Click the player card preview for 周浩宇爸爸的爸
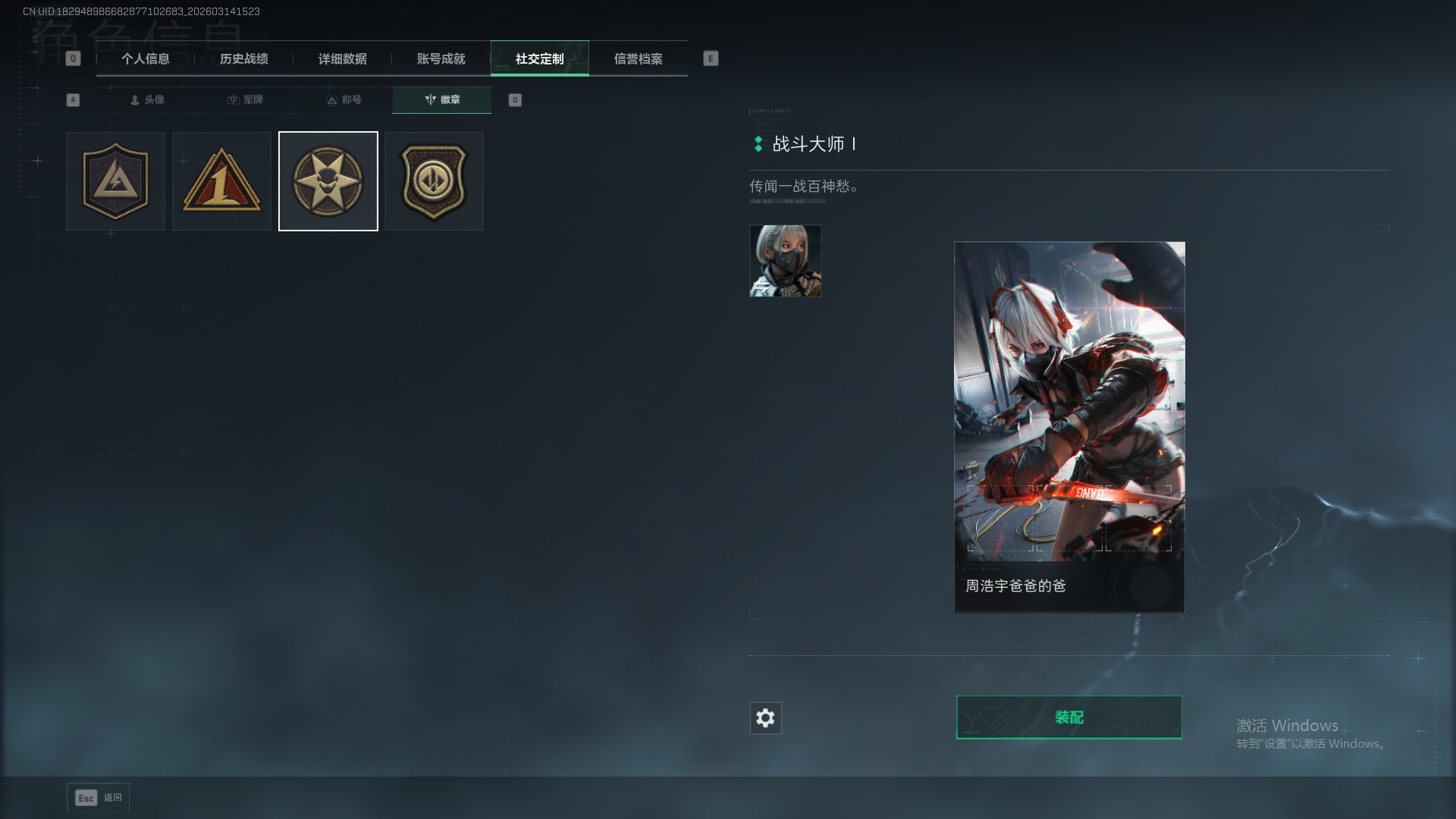Screen dimensions: 1456x819 pyautogui.click(x=1069, y=427)
